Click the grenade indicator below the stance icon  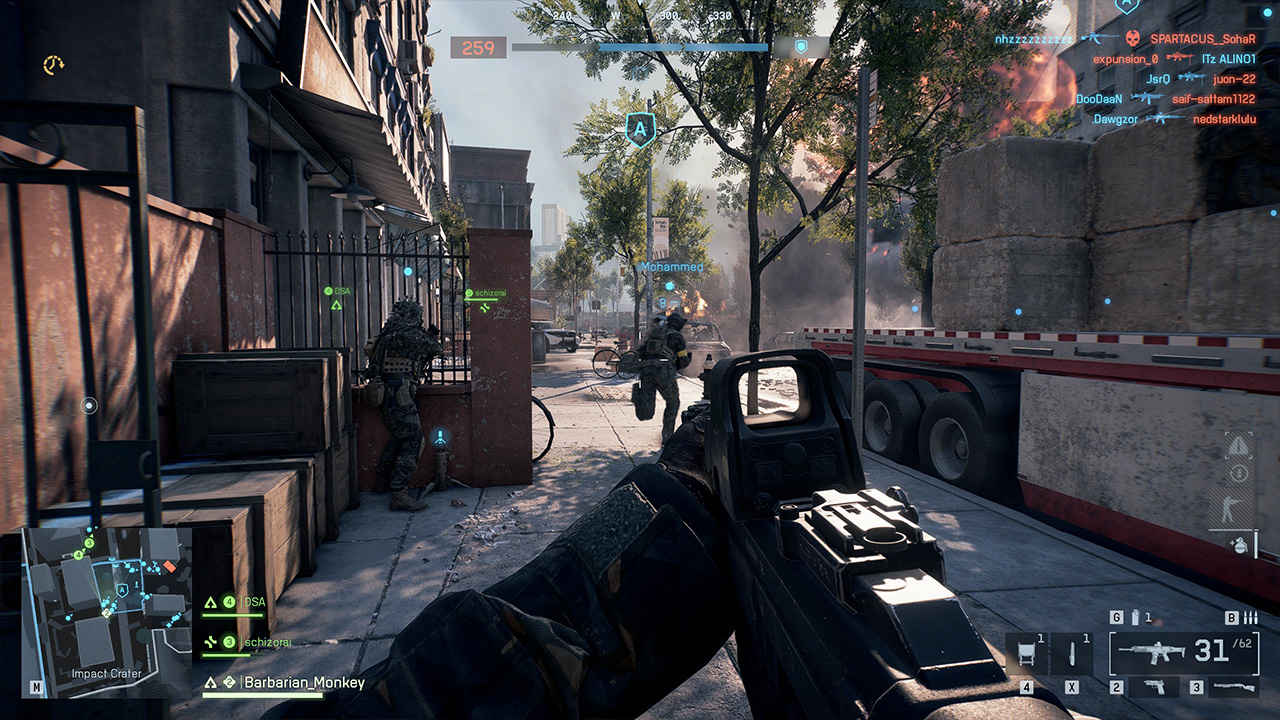point(1239,545)
